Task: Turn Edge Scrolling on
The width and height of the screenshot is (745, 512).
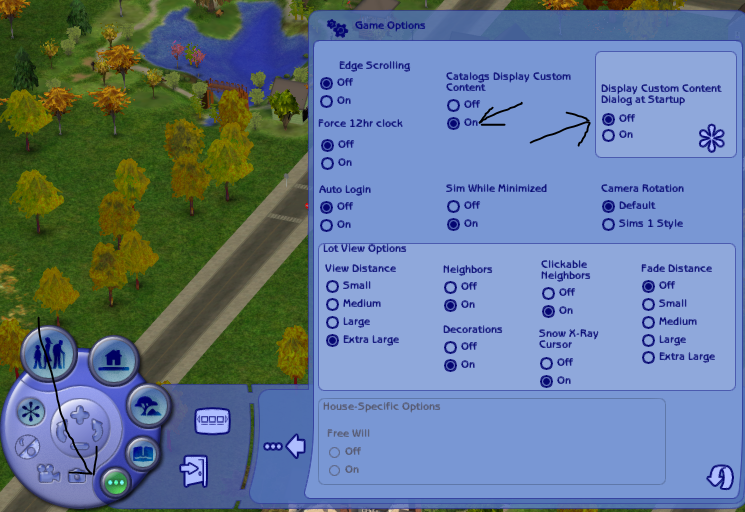Action: pos(326,101)
